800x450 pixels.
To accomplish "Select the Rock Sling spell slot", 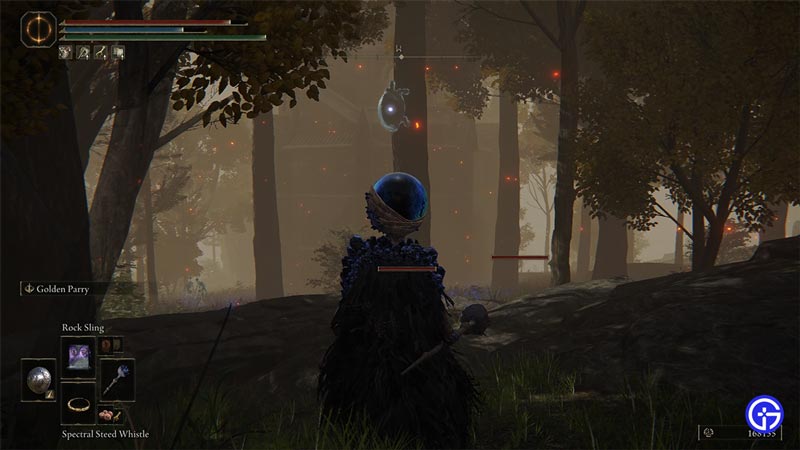I will pos(78,356).
